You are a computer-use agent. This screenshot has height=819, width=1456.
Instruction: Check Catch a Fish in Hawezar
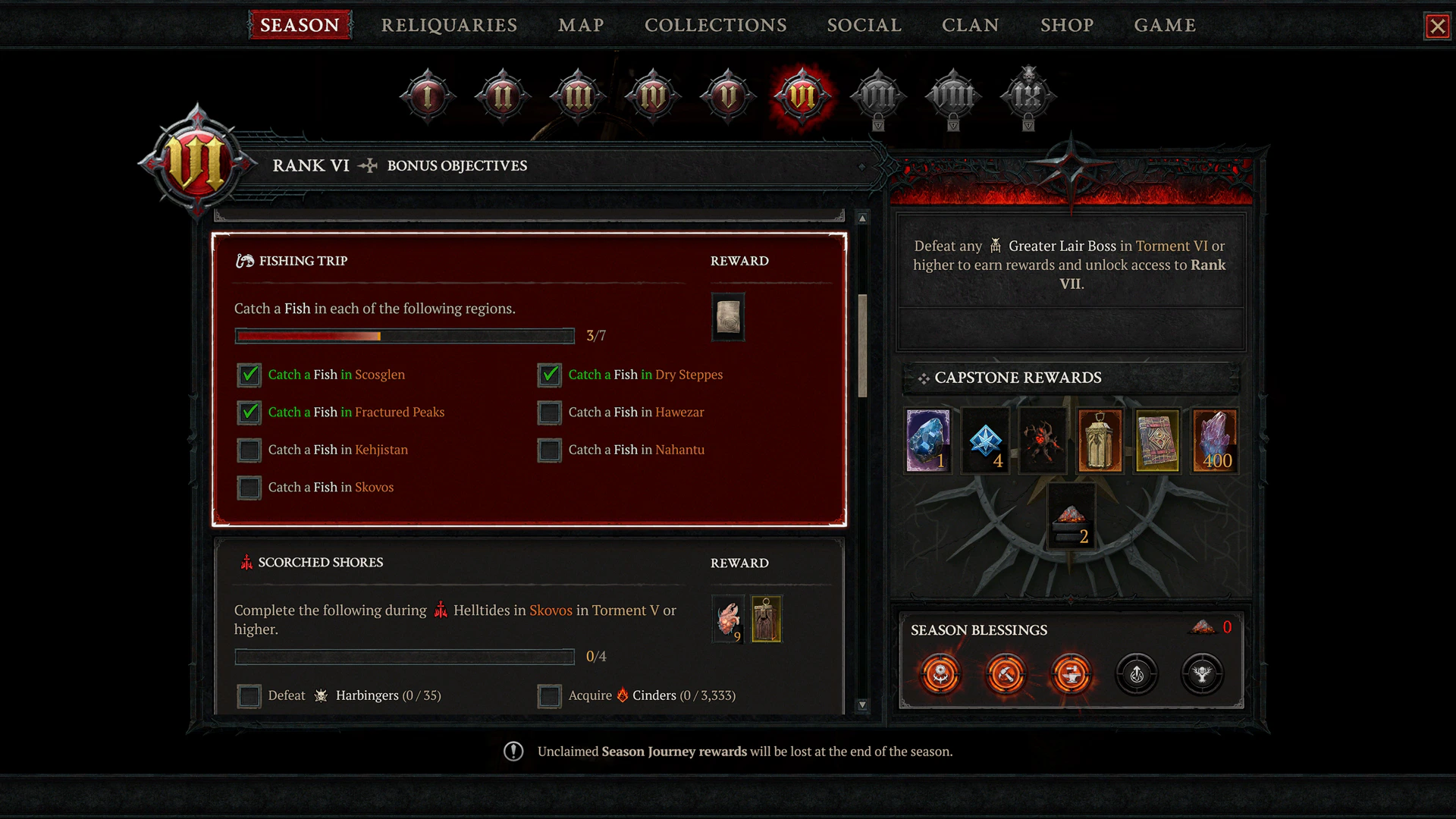coord(549,413)
